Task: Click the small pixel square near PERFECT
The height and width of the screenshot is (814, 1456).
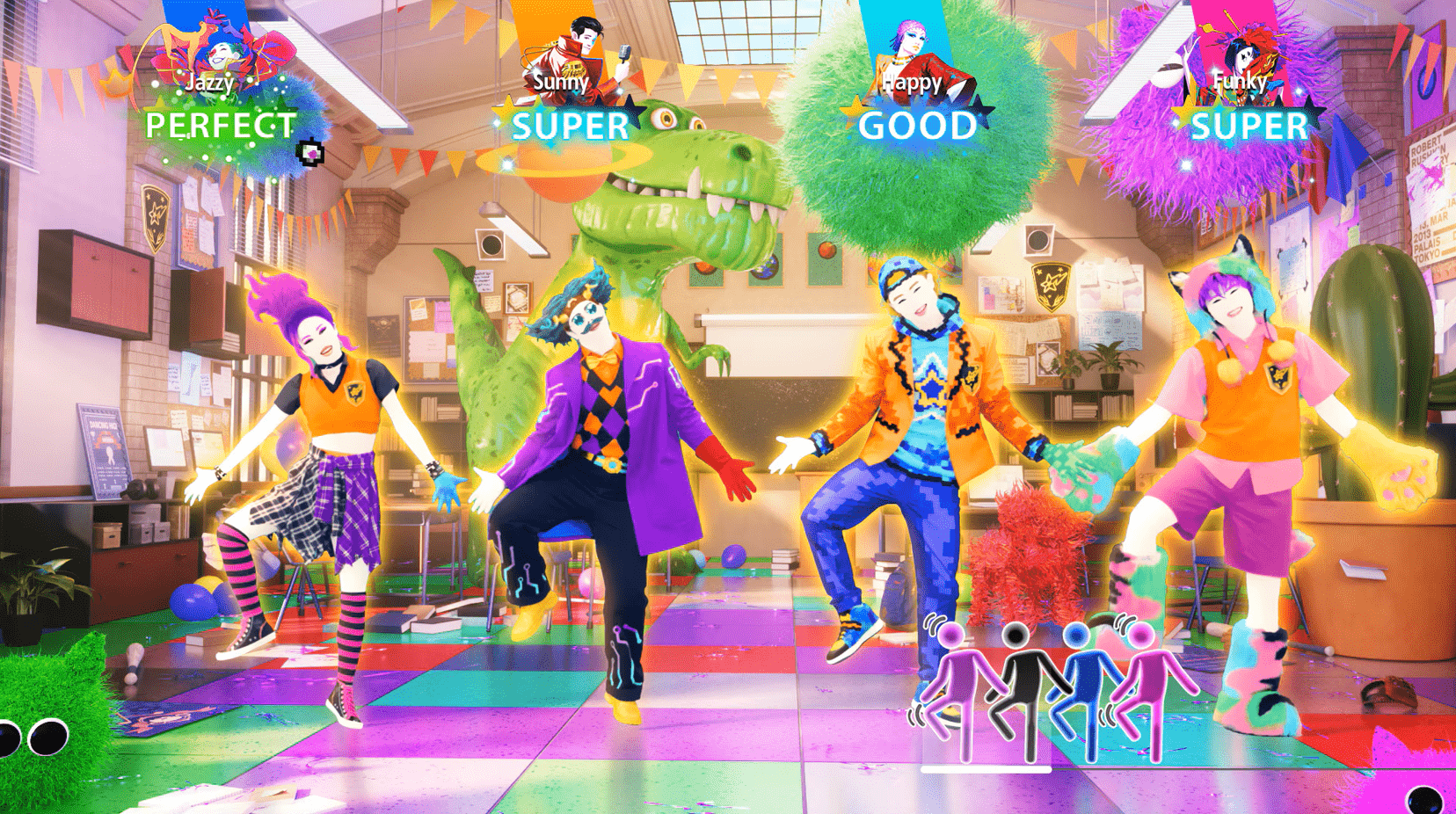Action: click(309, 154)
